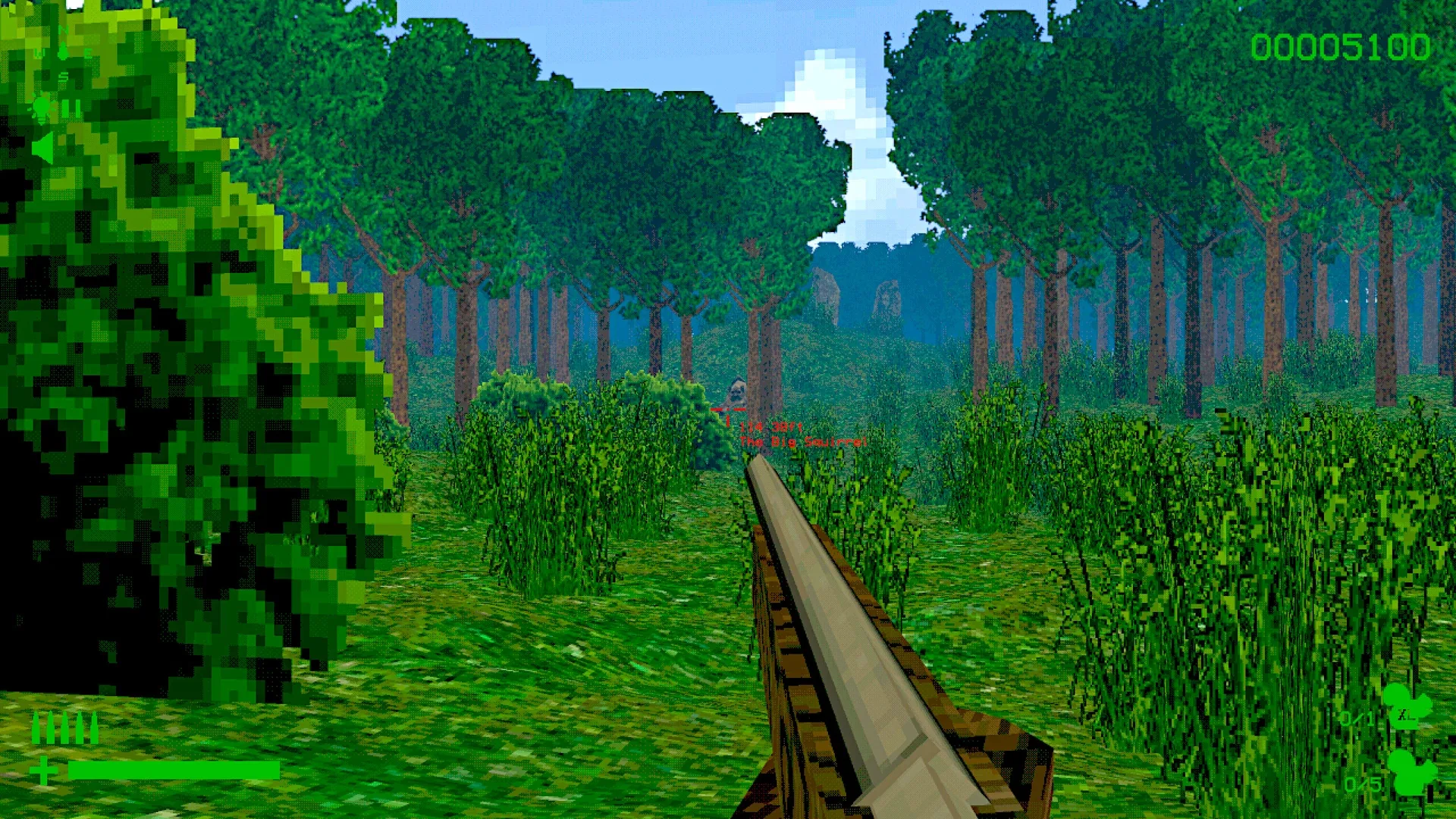The height and width of the screenshot is (819, 1456).
Task: Click The Big Squirrel name label
Action: [x=803, y=441]
